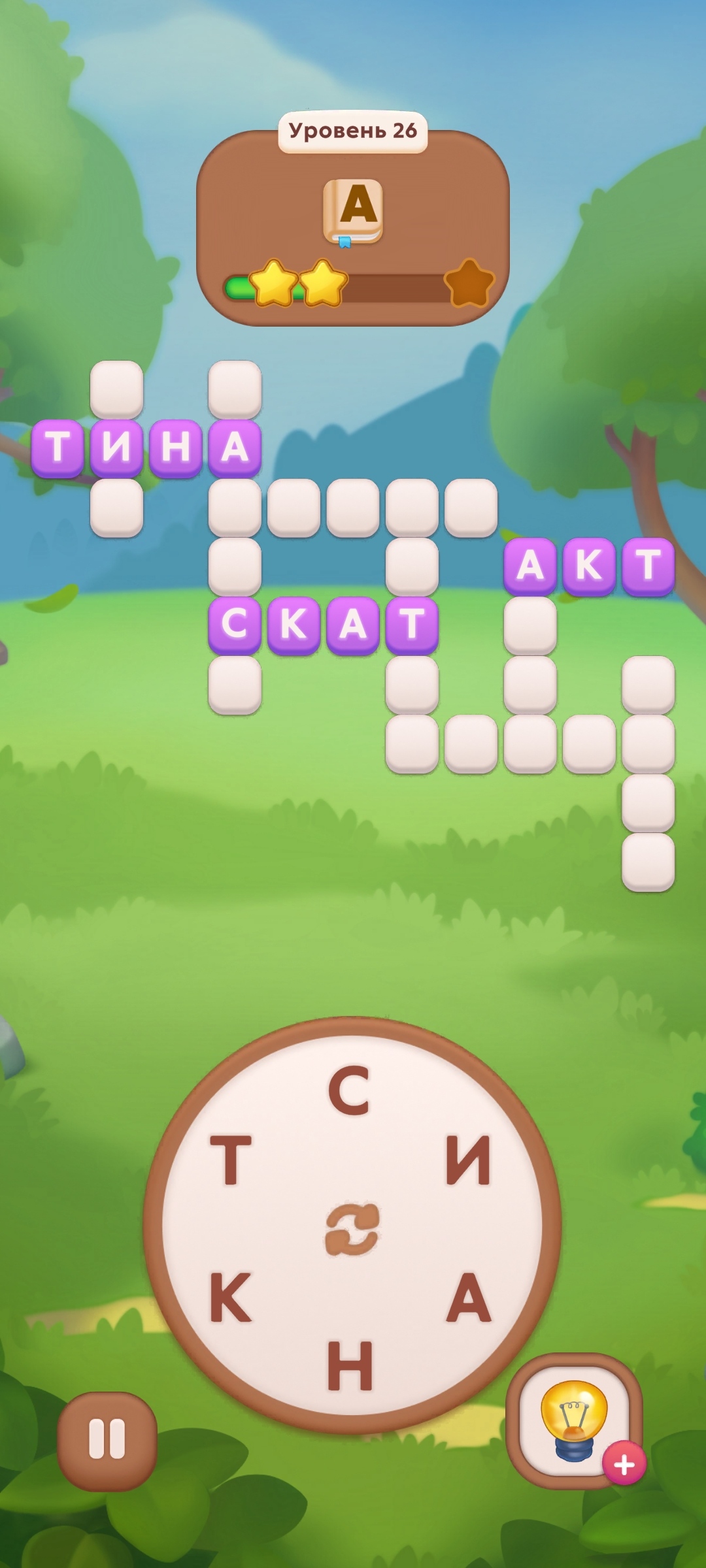The height and width of the screenshot is (1568, 706).
Task: Select letter С on the wheel
Action: click(349, 1090)
